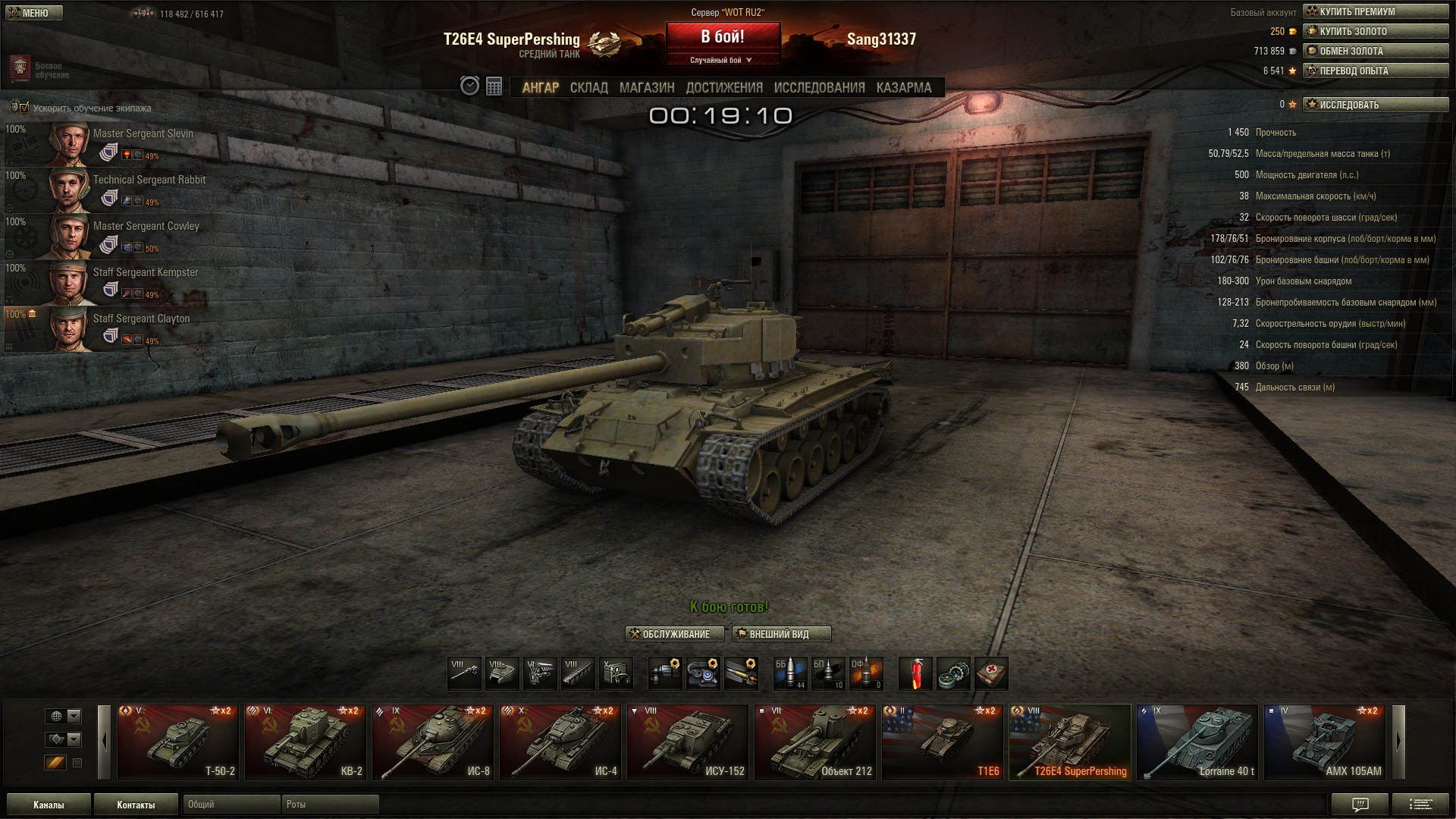1456x819 pixels.
Task: Choose the Lorraine 40 t tank
Action: [x=1197, y=742]
